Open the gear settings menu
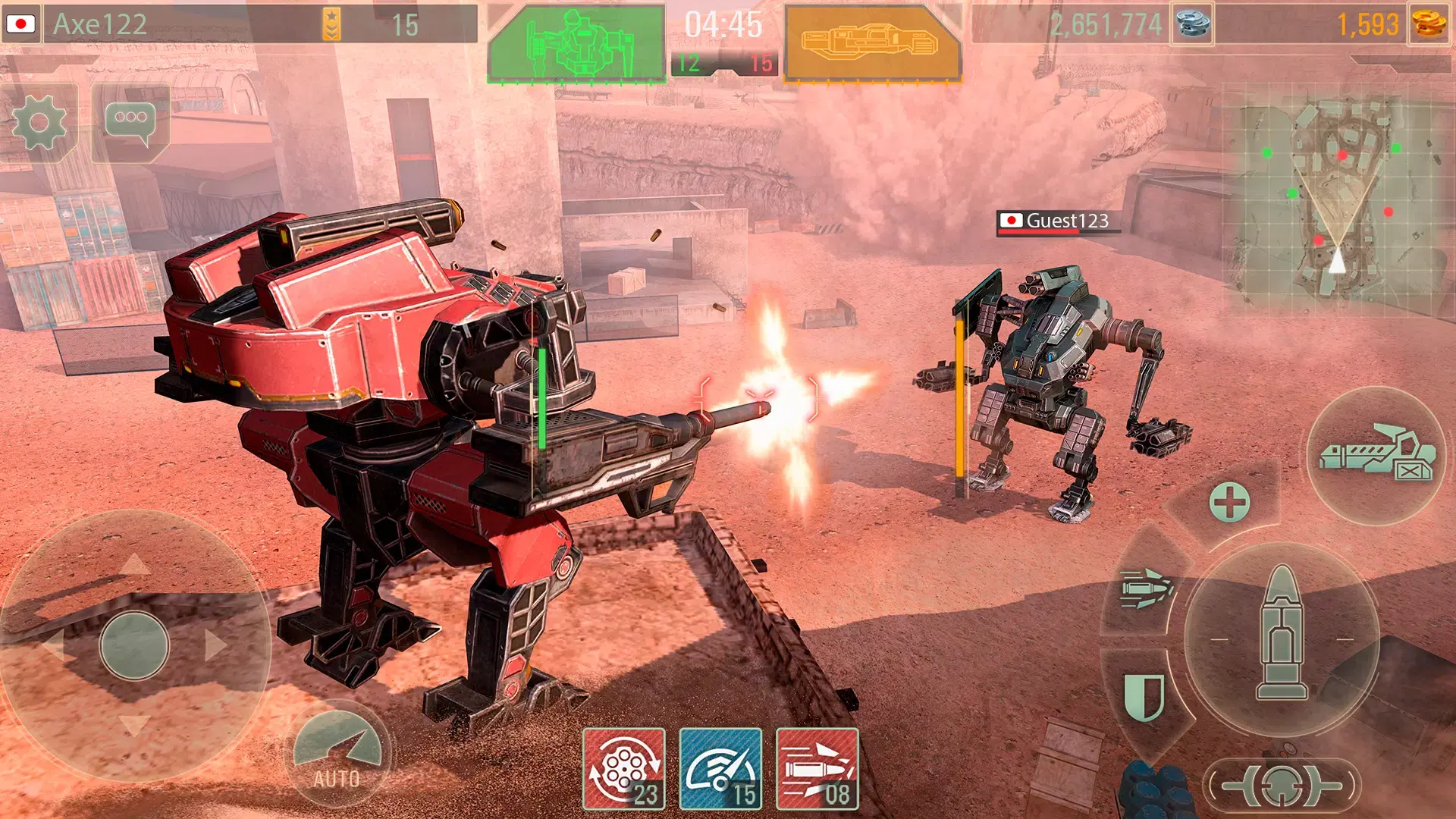The image size is (1456, 819). pos(41,123)
